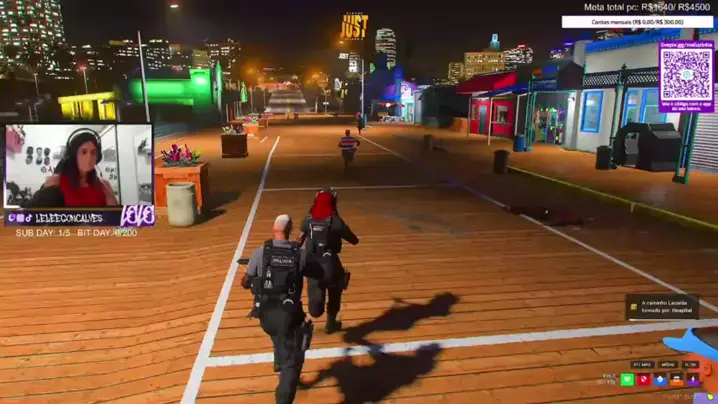Select the orange burger hunger icon
718x404 pixels.
click(677, 380)
